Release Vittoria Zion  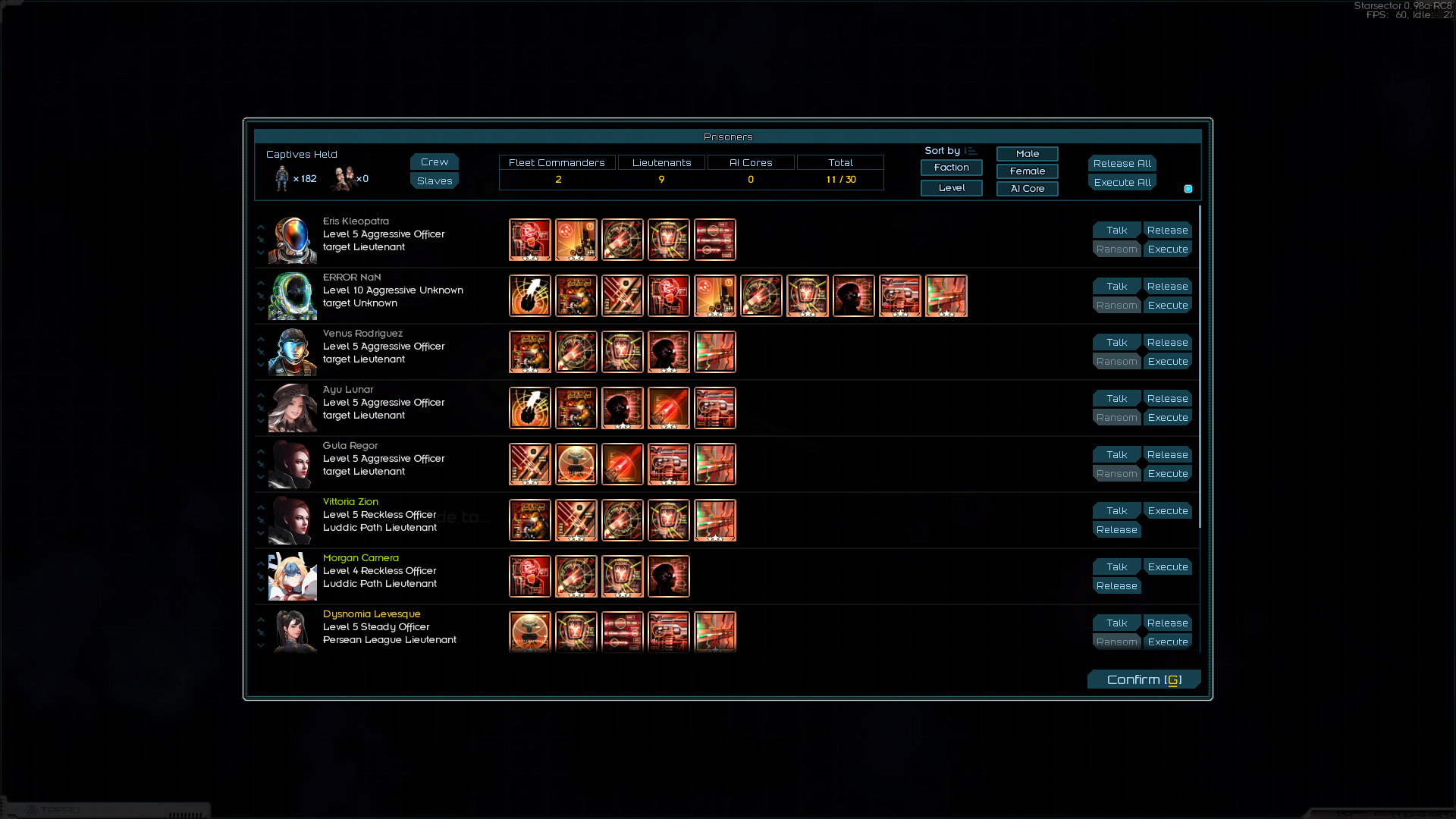click(1116, 530)
